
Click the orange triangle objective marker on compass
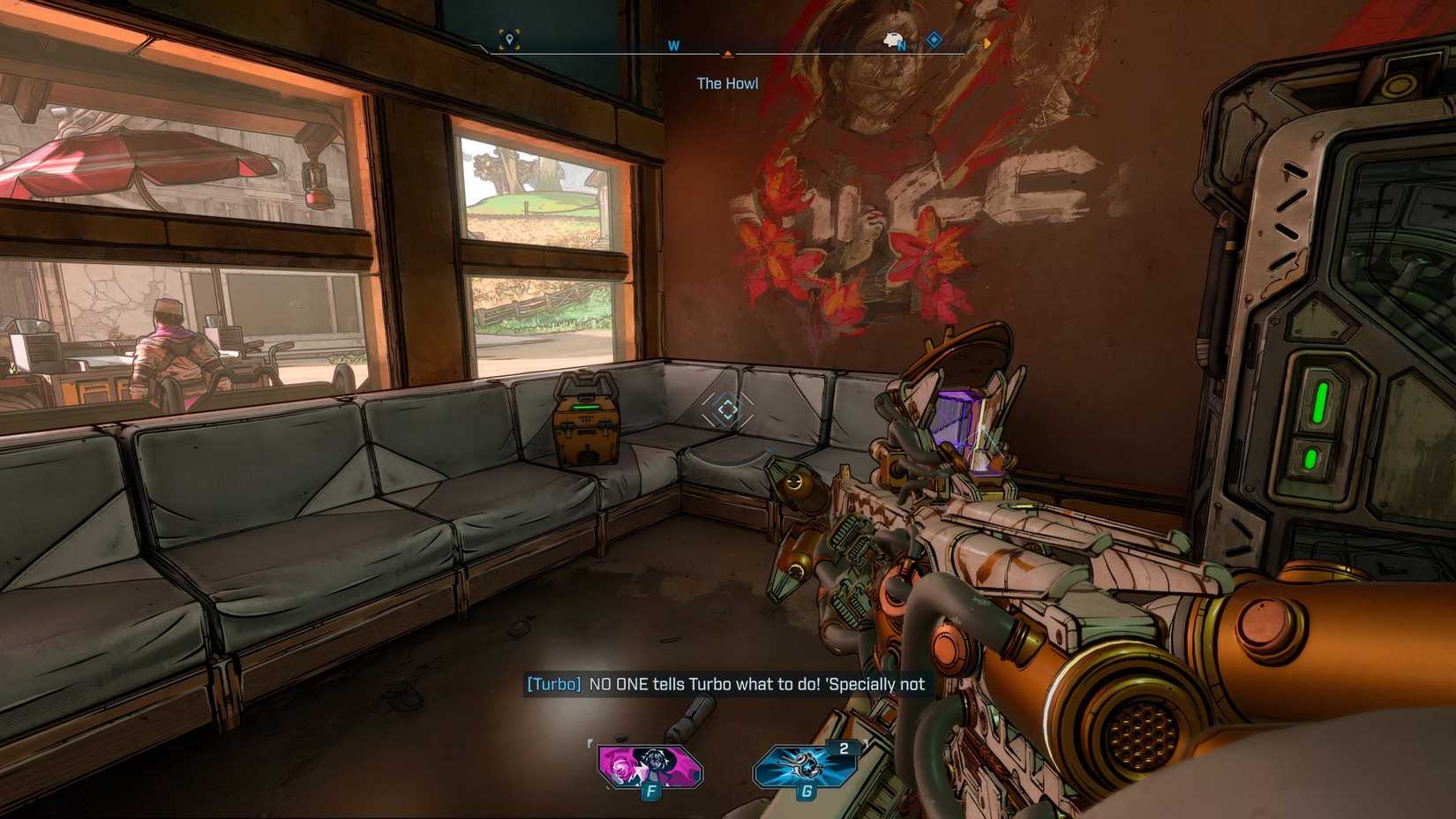point(728,53)
